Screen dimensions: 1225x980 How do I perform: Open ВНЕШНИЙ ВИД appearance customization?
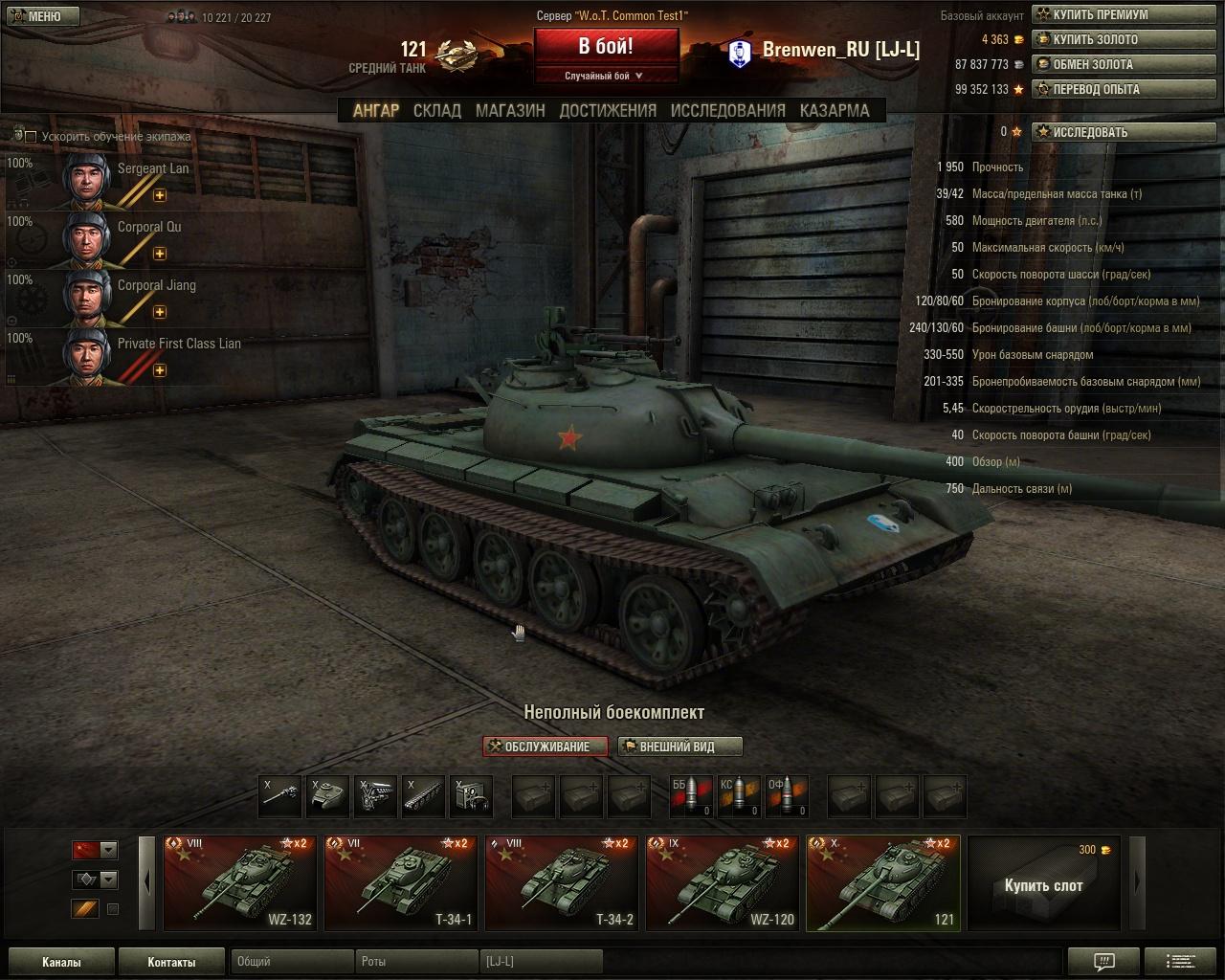[679, 746]
